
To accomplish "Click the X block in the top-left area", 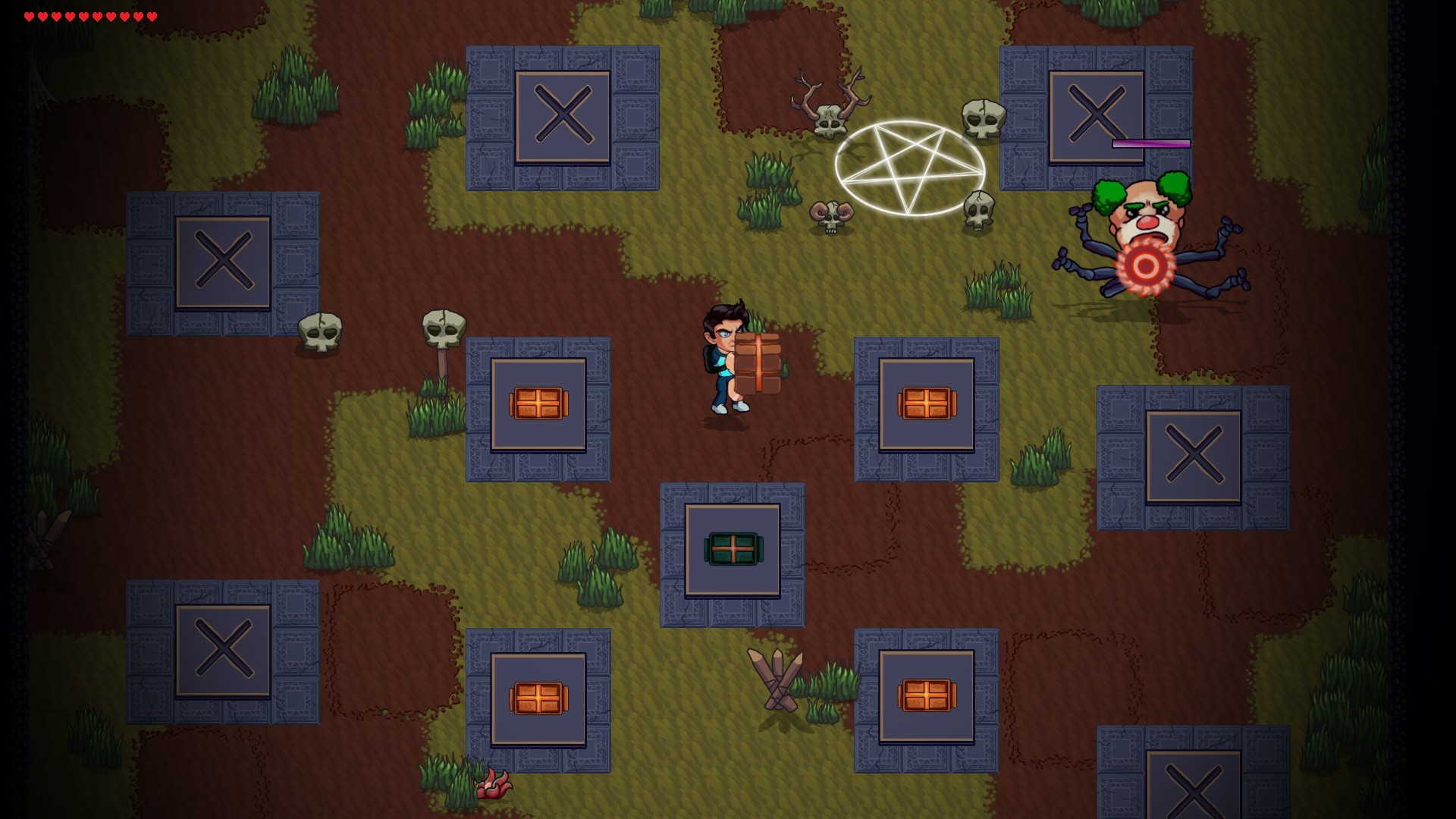I will pyautogui.click(x=565, y=118).
